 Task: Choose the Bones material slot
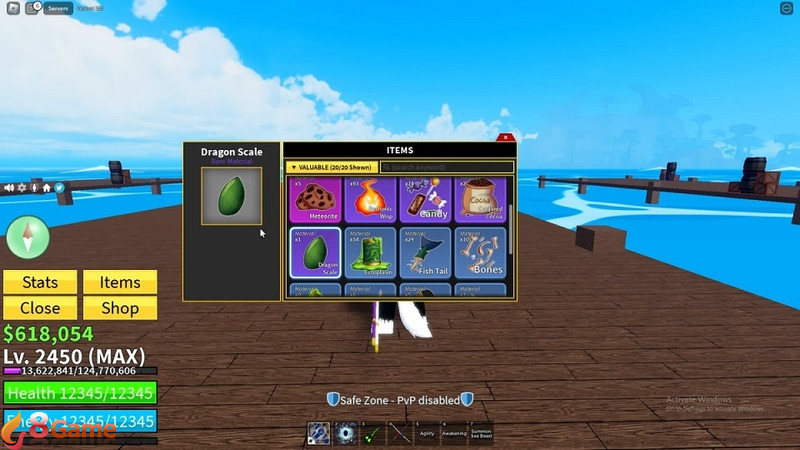pos(480,253)
